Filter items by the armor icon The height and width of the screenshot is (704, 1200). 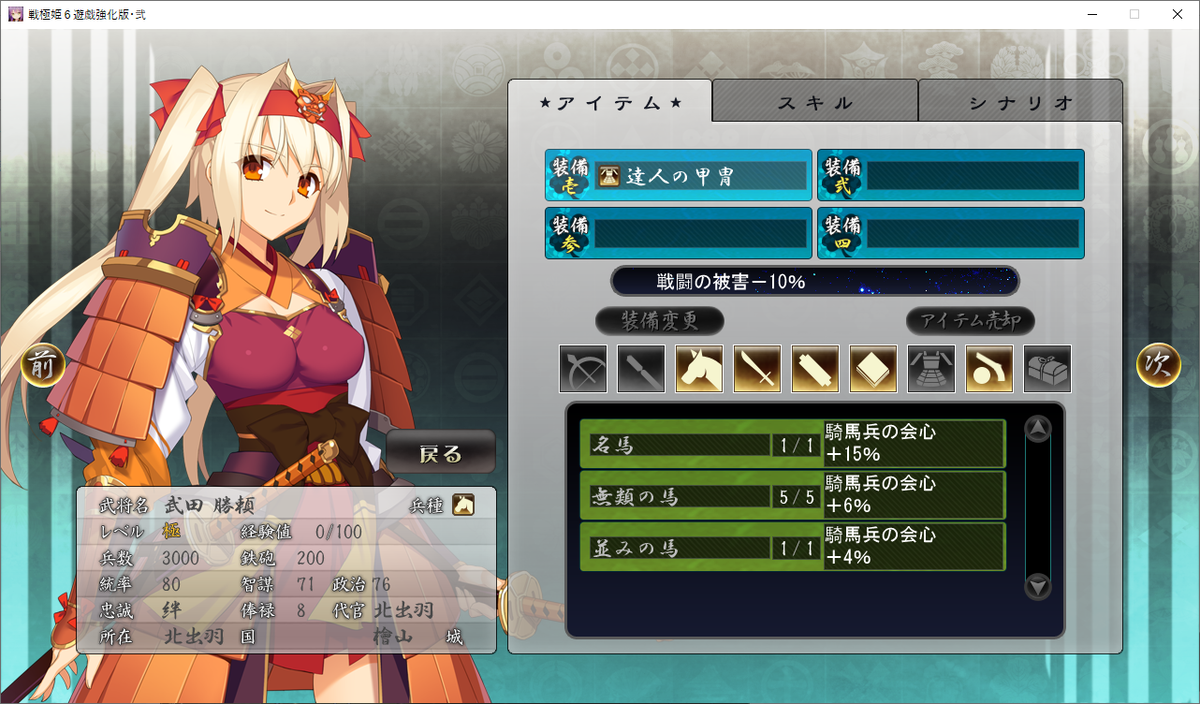[931, 369]
